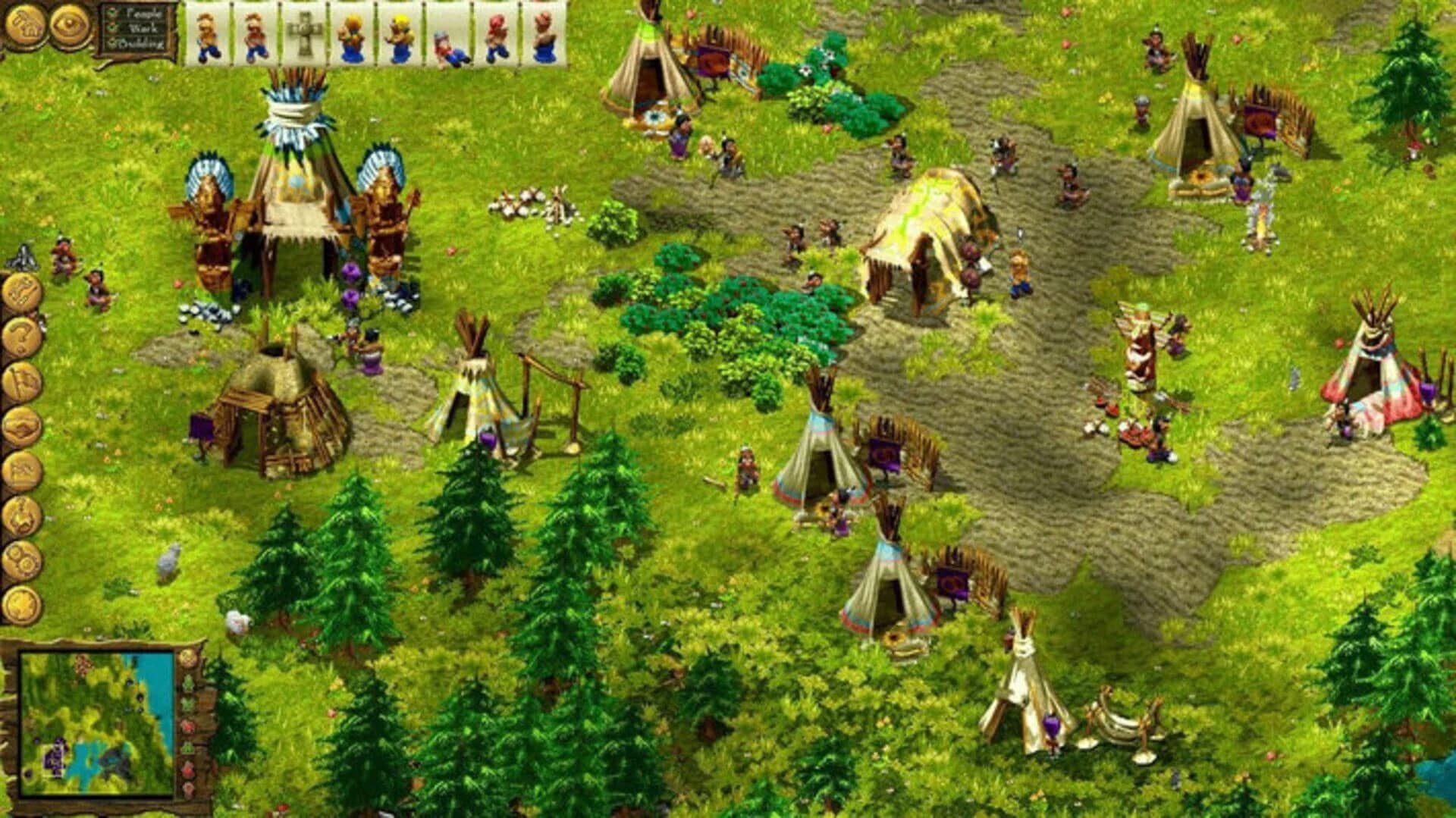This screenshot has width=1456, height=818.
Task: Toggle the green house filter beside the minimap
Action: pyautogui.click(x=188, y=746)
